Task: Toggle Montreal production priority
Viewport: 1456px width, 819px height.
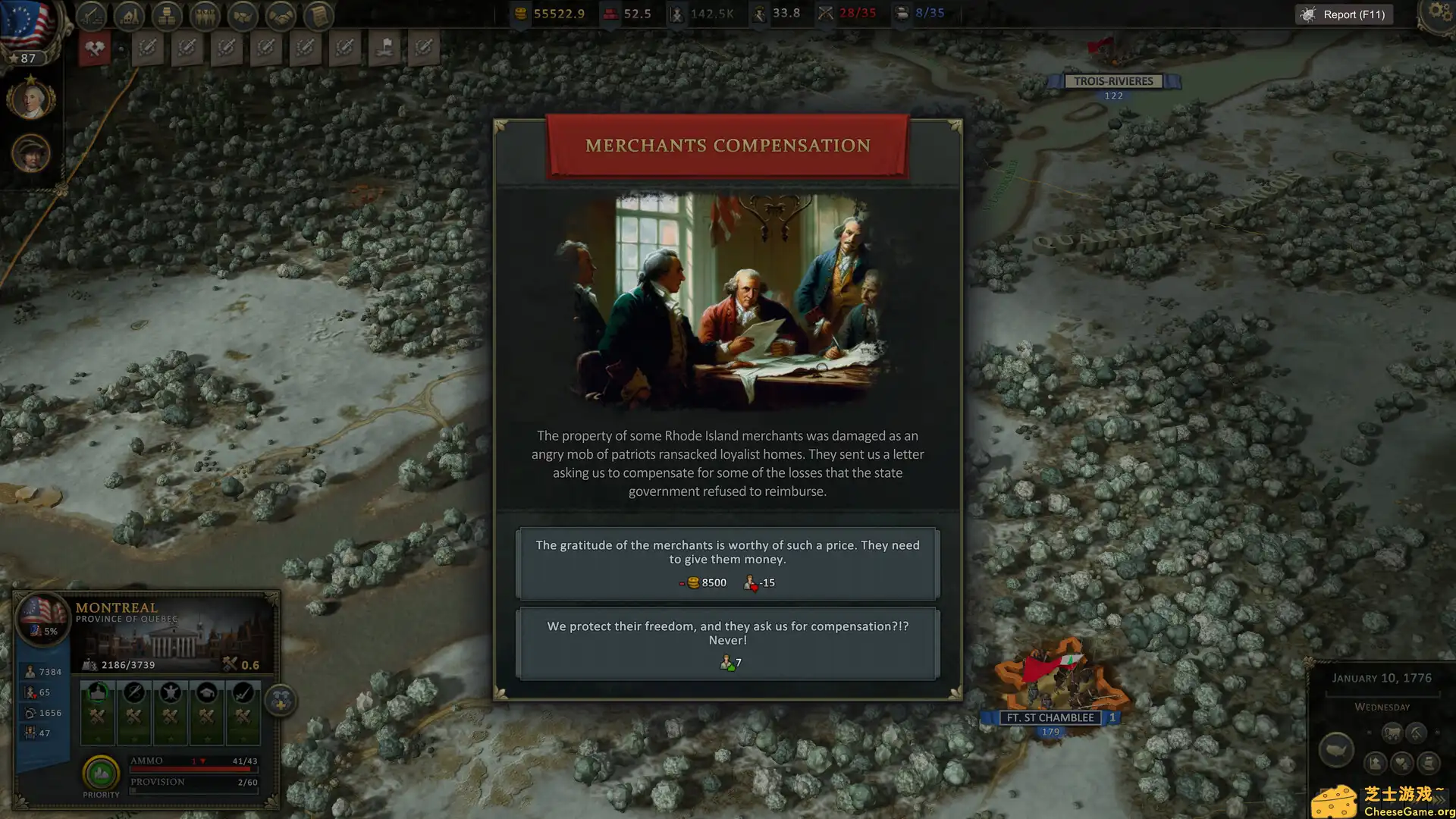Action: [x=100, y=772]
